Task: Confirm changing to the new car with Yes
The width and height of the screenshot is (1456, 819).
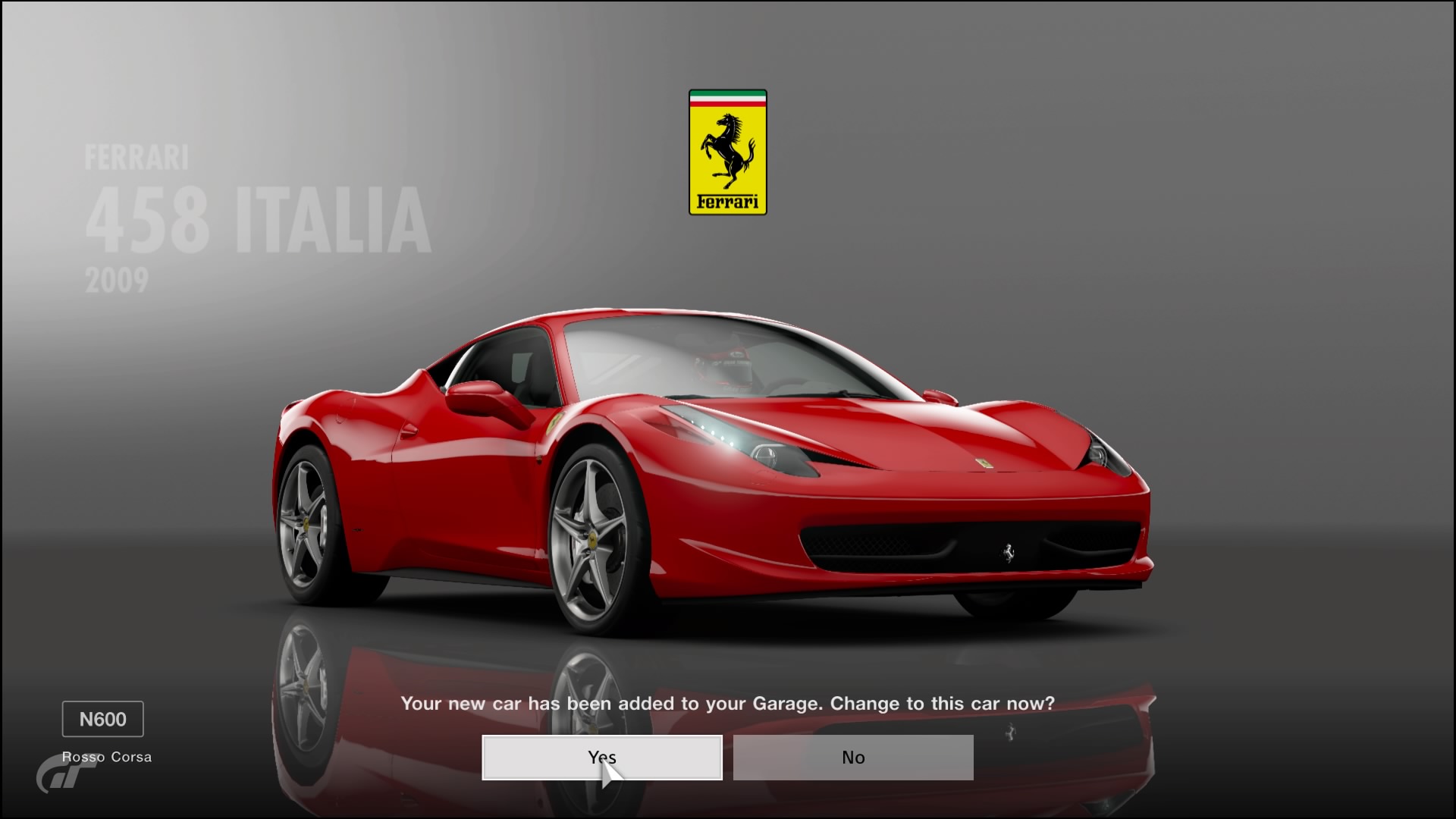Action: tap(601, 757)
